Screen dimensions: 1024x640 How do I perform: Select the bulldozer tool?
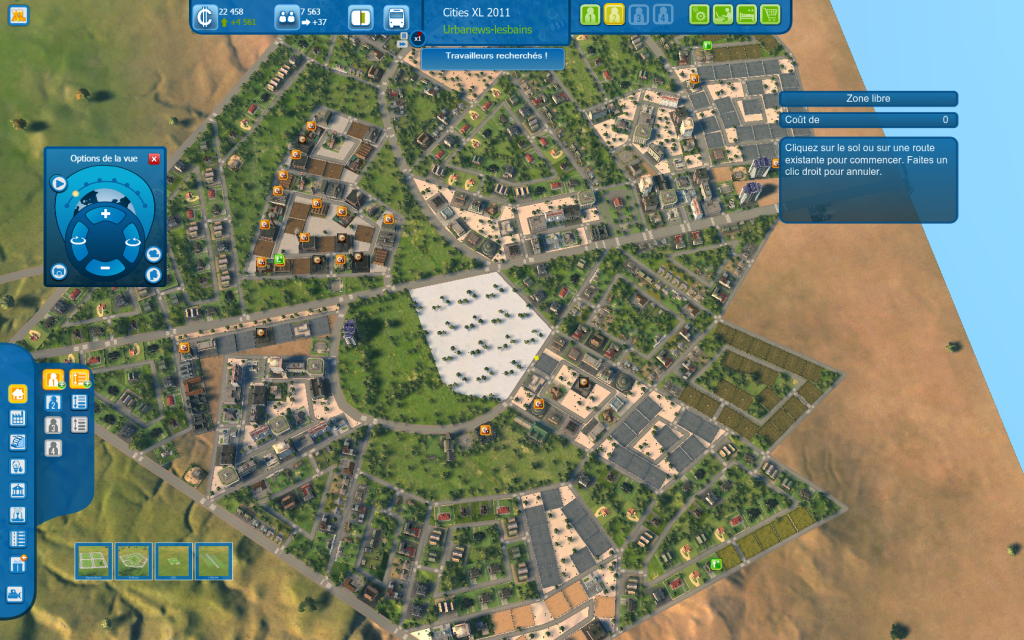tap(17, 593)
